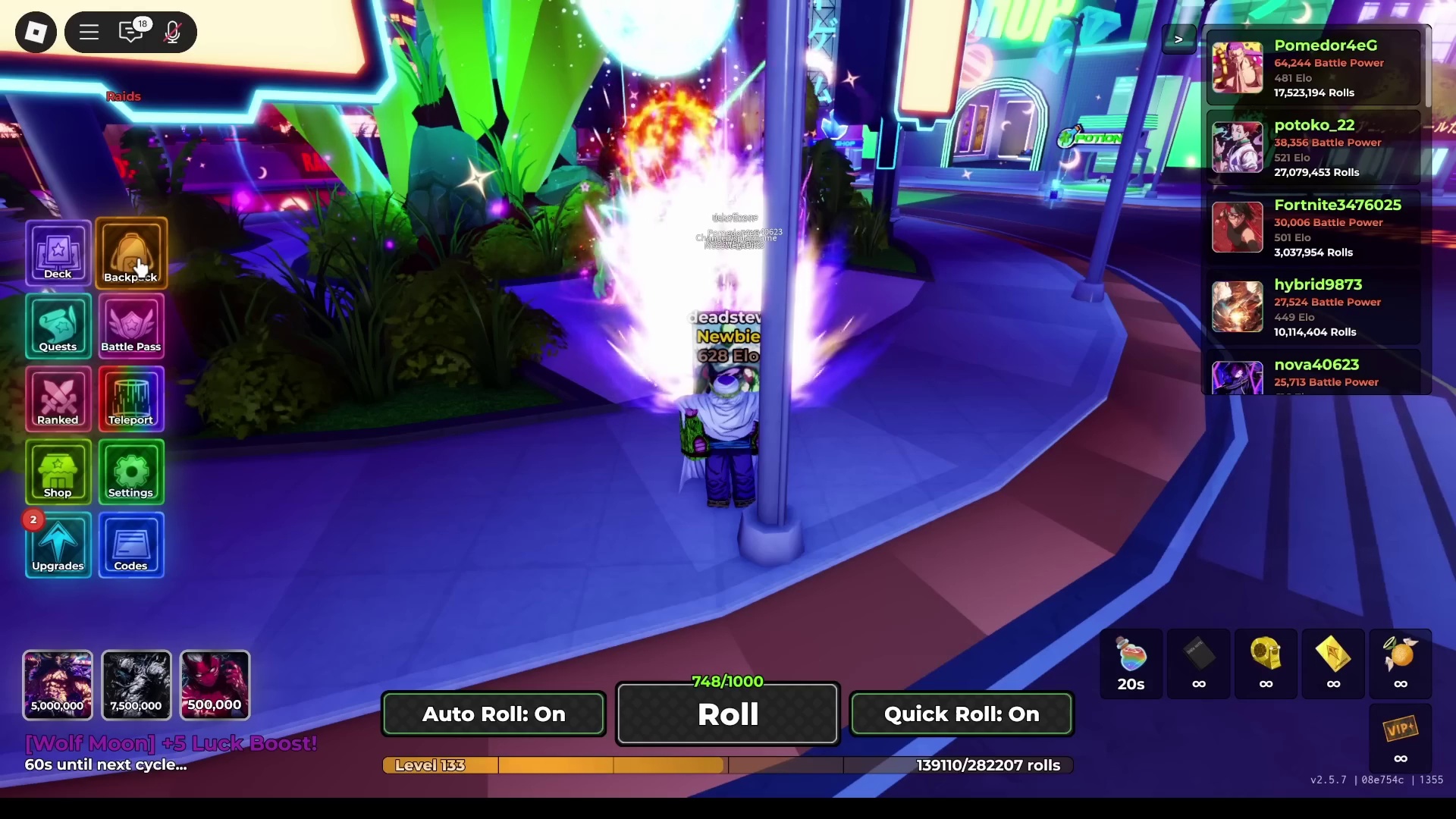Open the Teleport menu
This screenshot has height=819, width=1456.
(x=131, y=399)
